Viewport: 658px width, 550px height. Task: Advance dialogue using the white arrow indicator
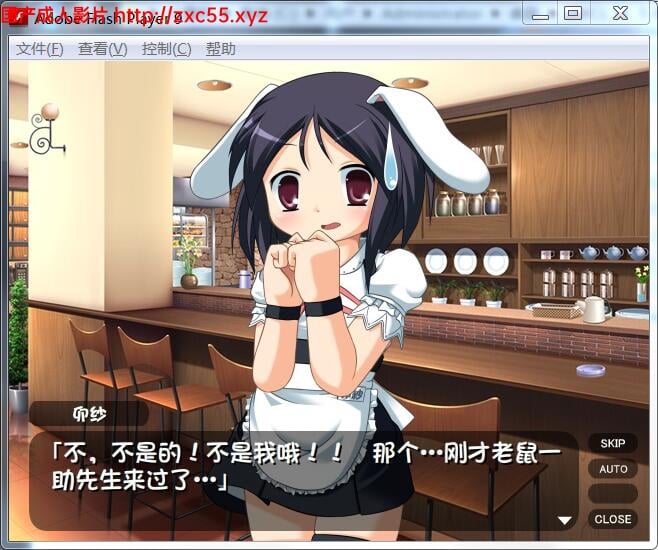click(565, 520)
